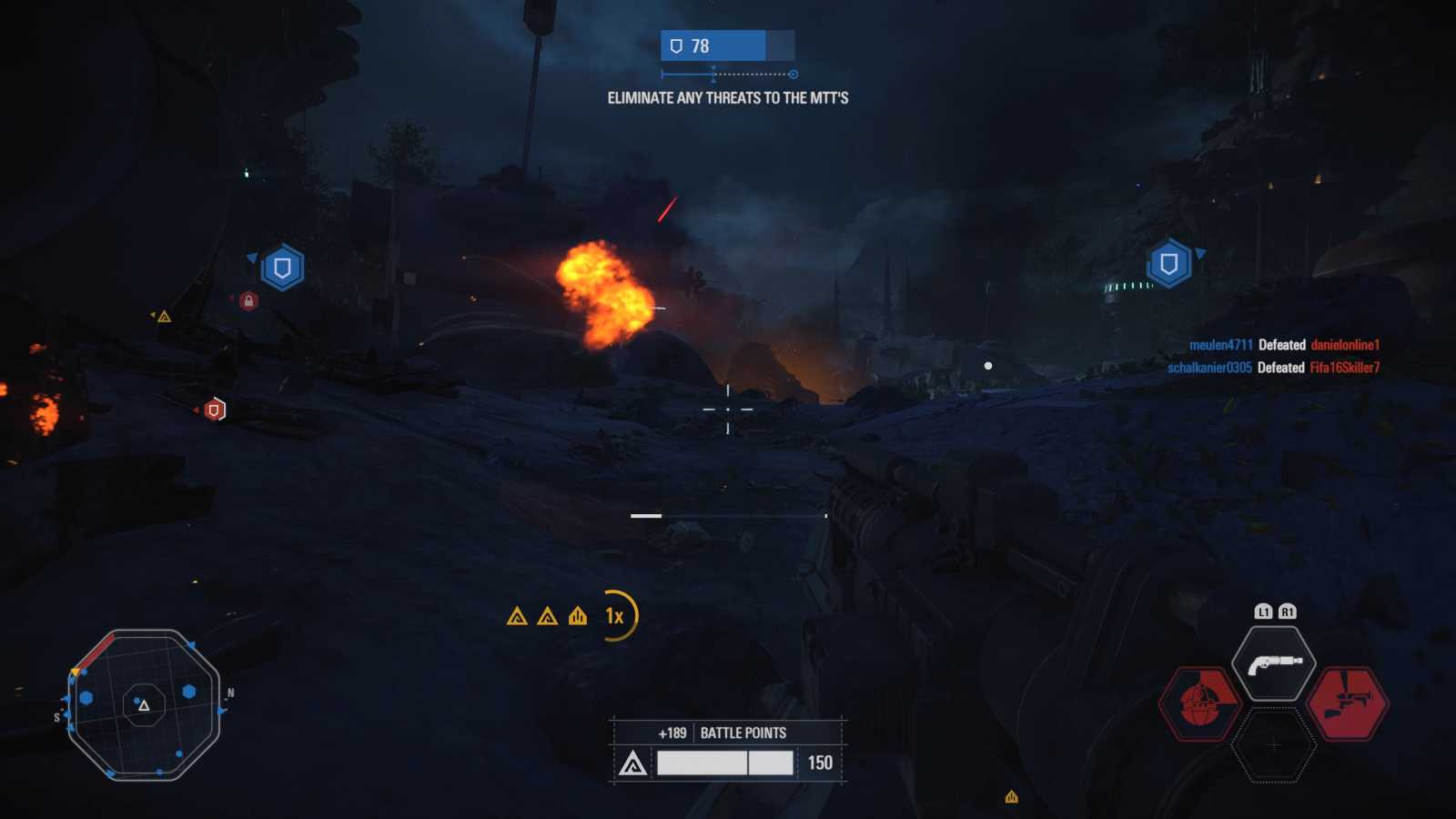Click the meulen4711 kill feed entry
This screenshot has width=1456, height=819.
pyautogui.click(x=1284, y=345)
